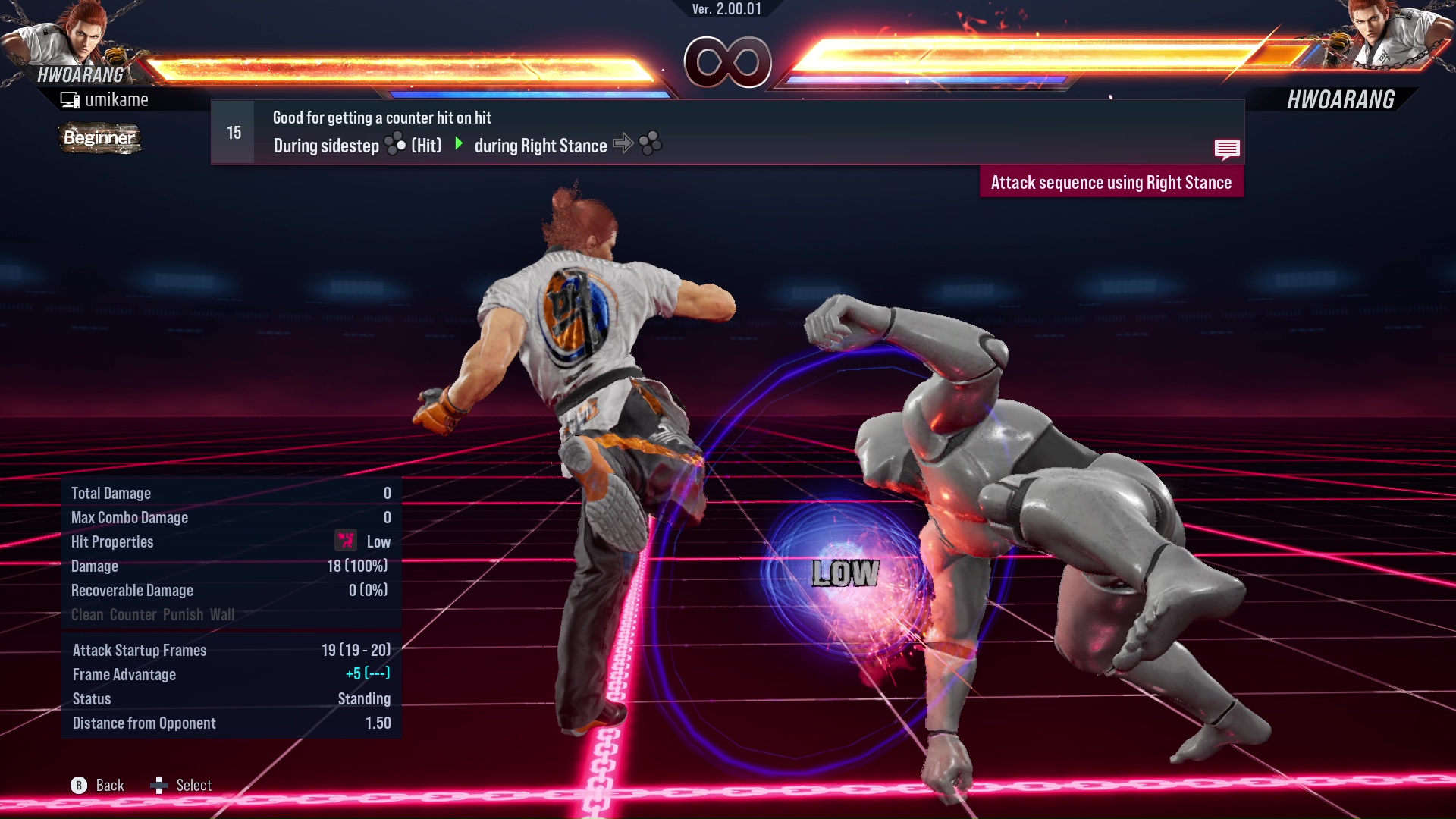
Task: Click the "Attack sequence using Right Stance" banner
Action: (x=1111, y=182)
